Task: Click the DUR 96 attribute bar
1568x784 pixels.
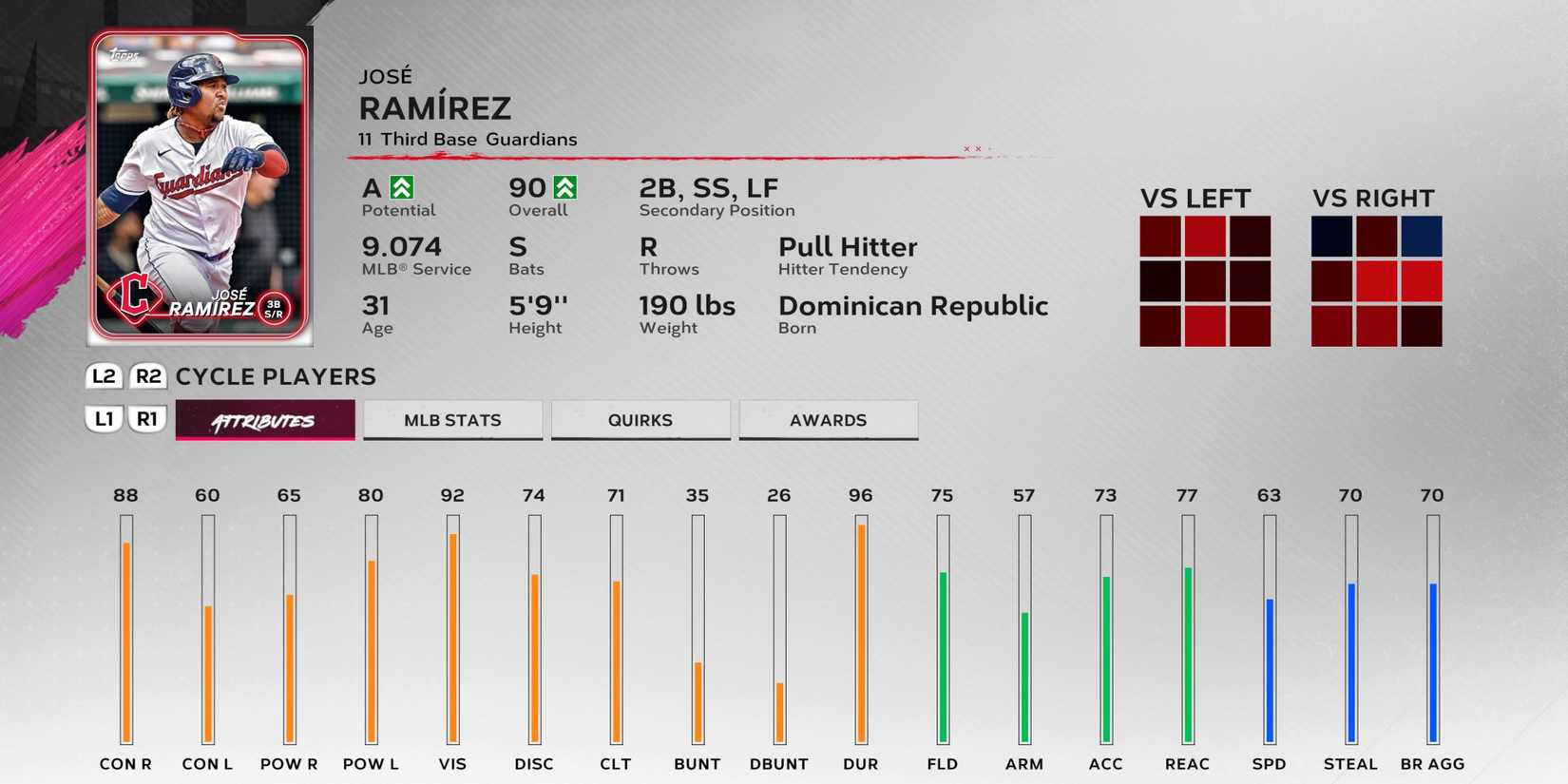Action: coord(860,627)
